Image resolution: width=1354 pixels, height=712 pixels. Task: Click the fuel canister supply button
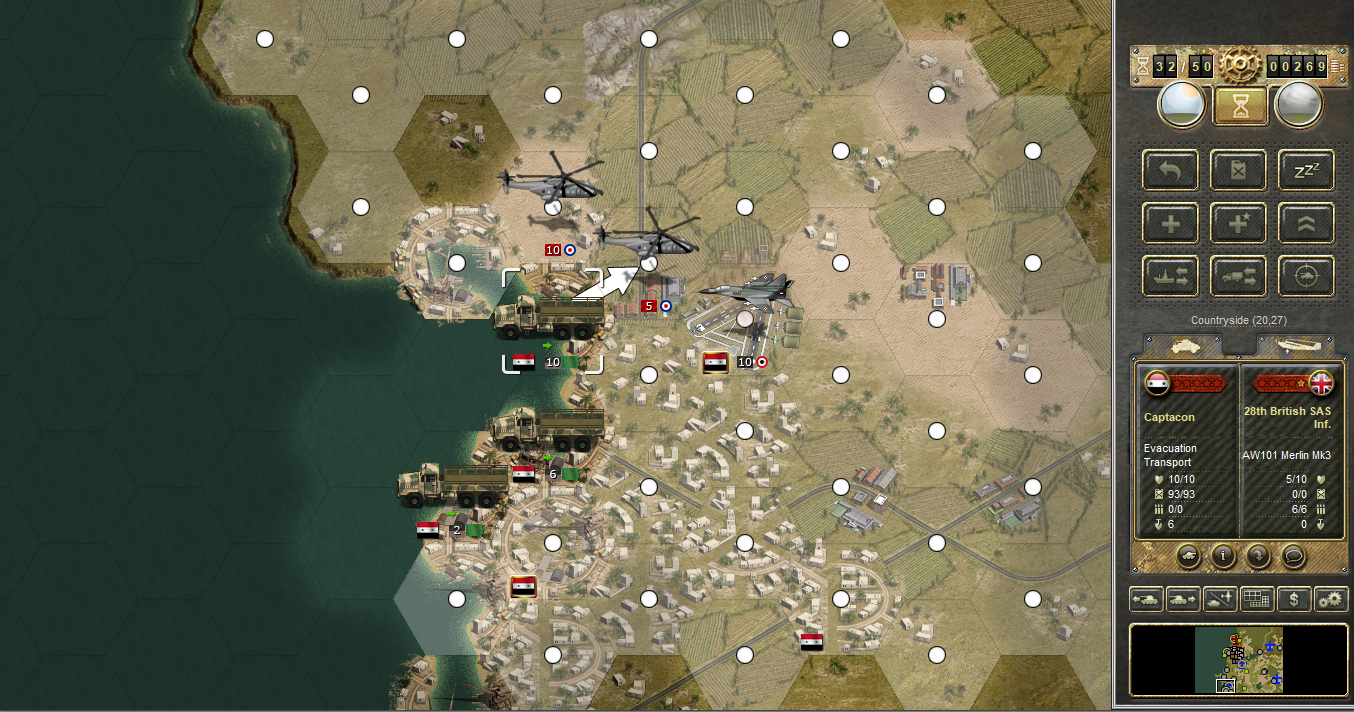click(1238, 170)
